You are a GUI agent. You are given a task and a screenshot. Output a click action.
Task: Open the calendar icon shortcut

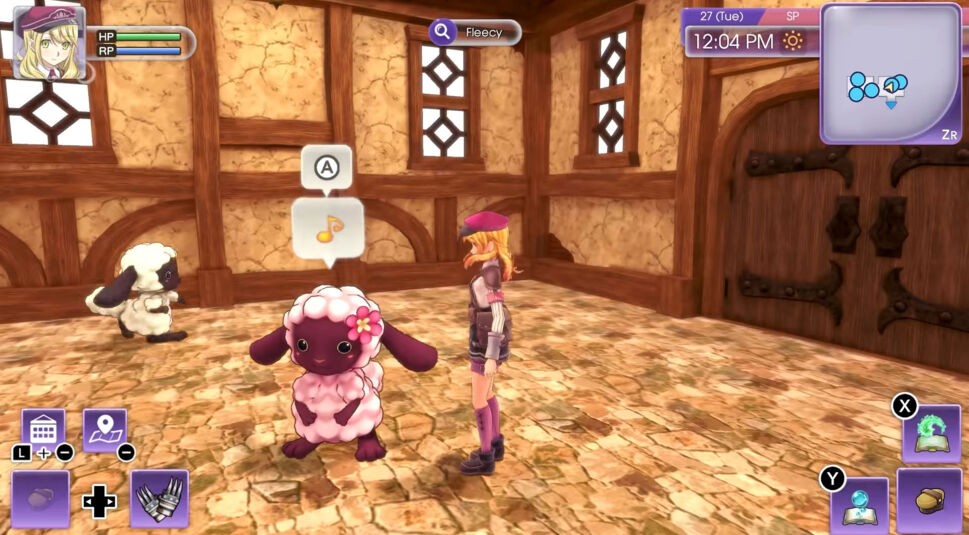43,429
